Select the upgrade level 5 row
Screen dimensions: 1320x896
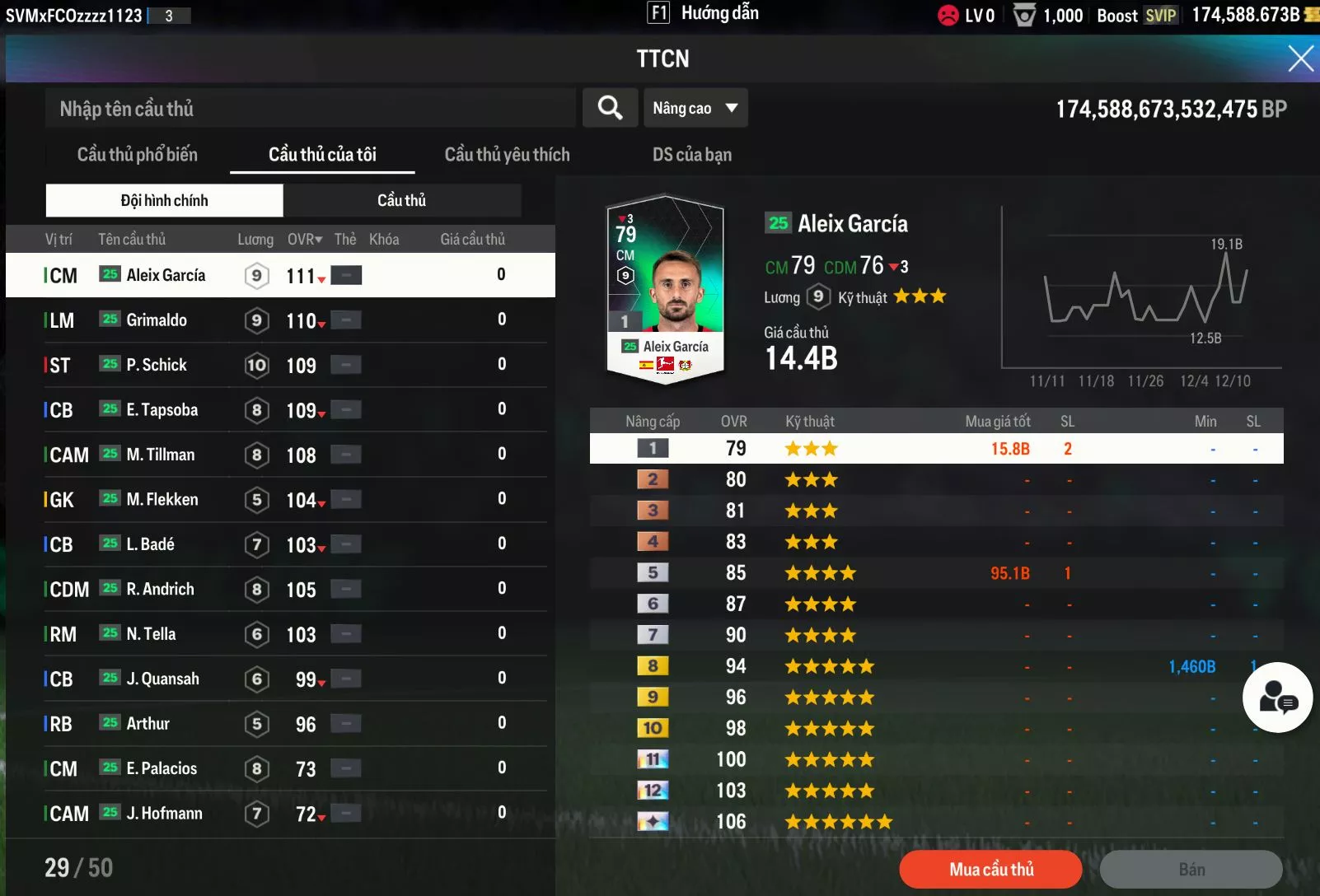coord(936,573)
